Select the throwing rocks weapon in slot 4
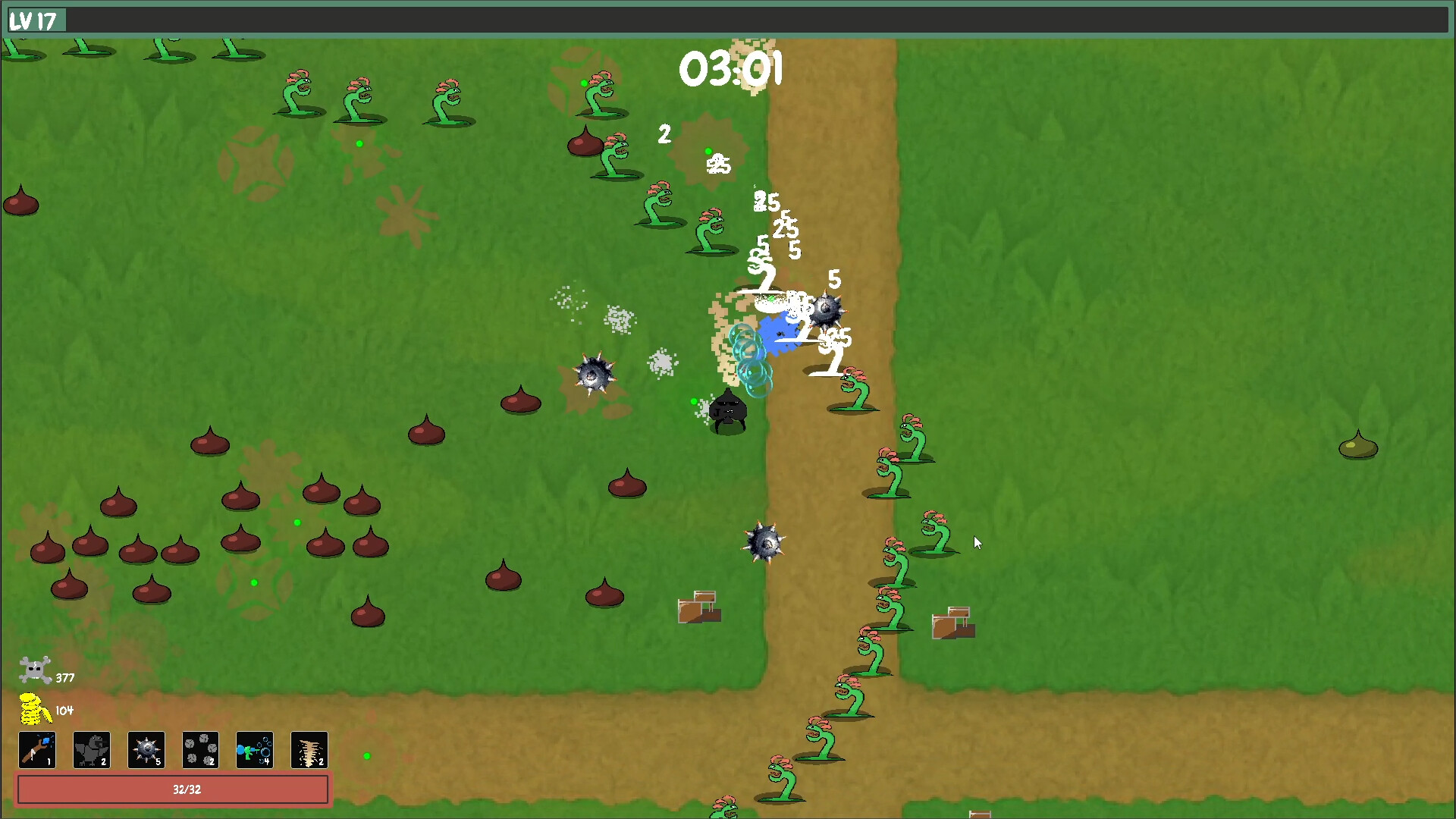The width and height of the screenshot is (1456, 819). 200,750
